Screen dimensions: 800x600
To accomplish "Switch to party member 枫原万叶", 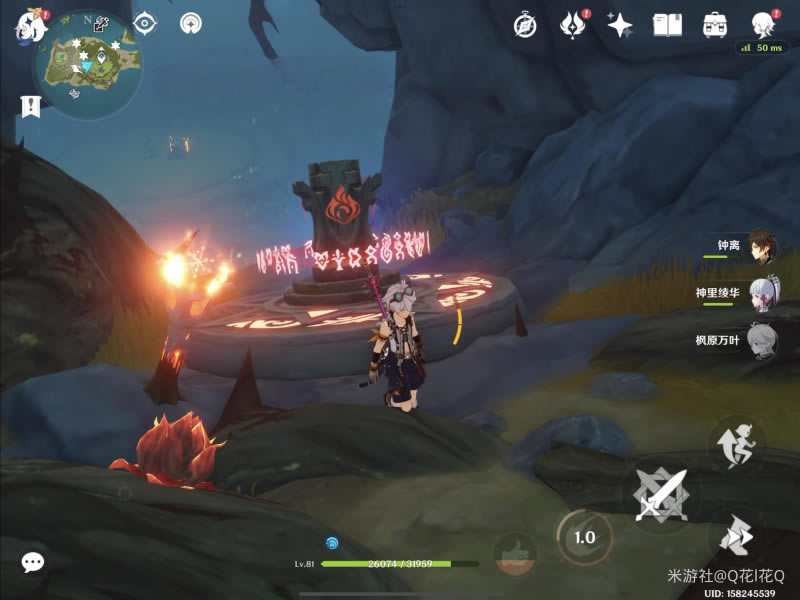I will click(x=761, y=340).
